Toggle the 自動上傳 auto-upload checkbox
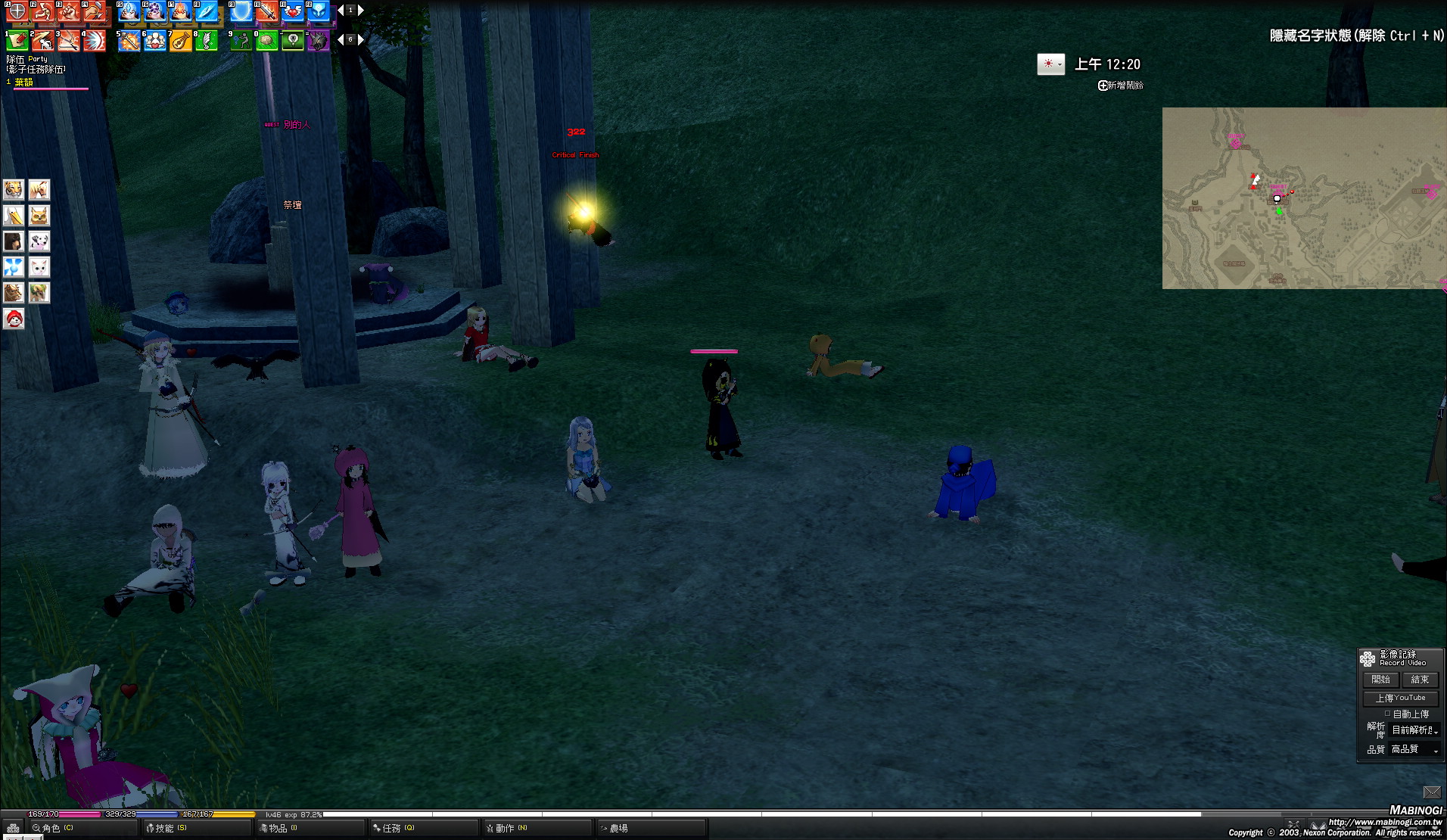This screenshot has width=1447, height=840. point(1387,714)
